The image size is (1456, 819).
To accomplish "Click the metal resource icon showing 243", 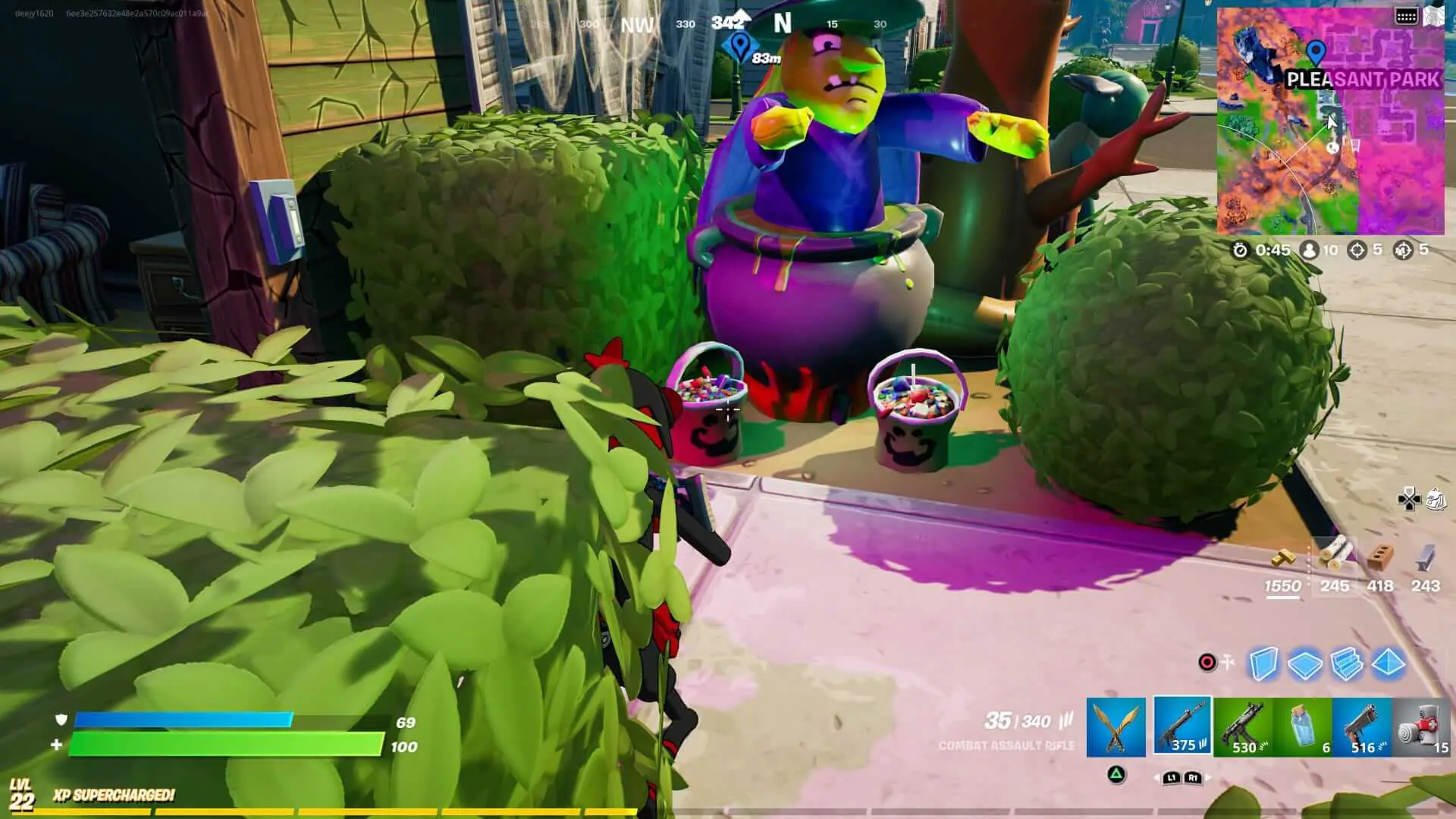I will (x=1425, y=554).
